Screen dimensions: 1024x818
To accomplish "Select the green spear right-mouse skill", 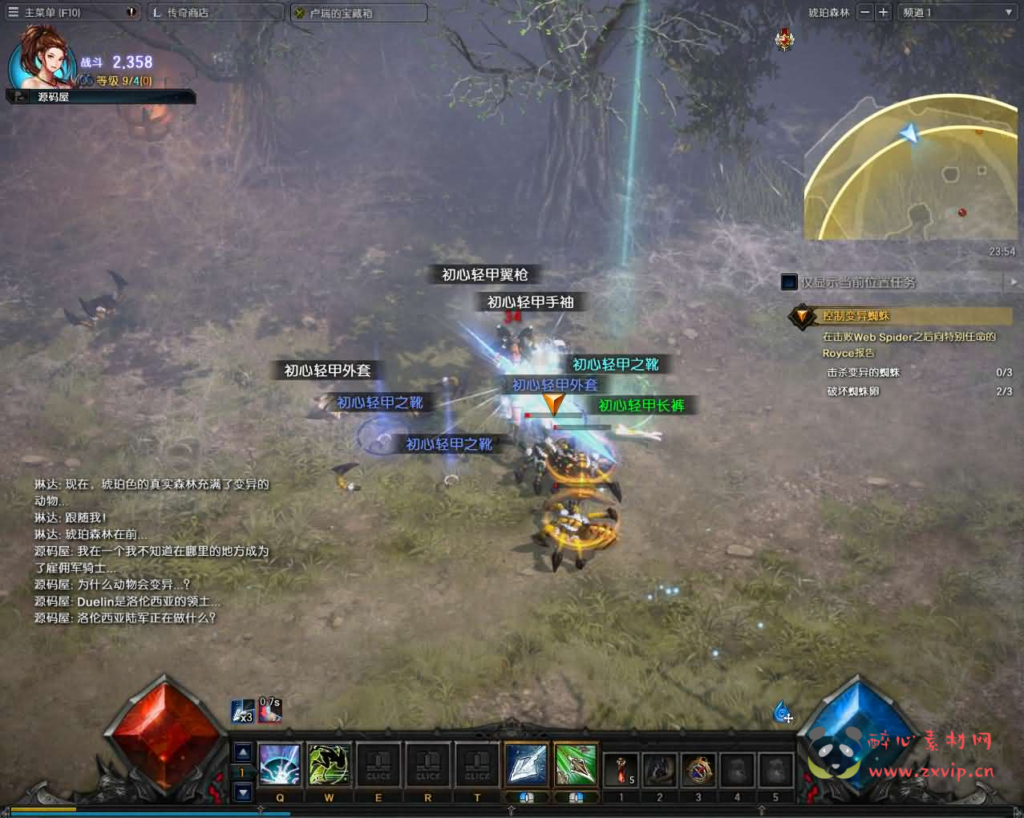I will (576, 765).
